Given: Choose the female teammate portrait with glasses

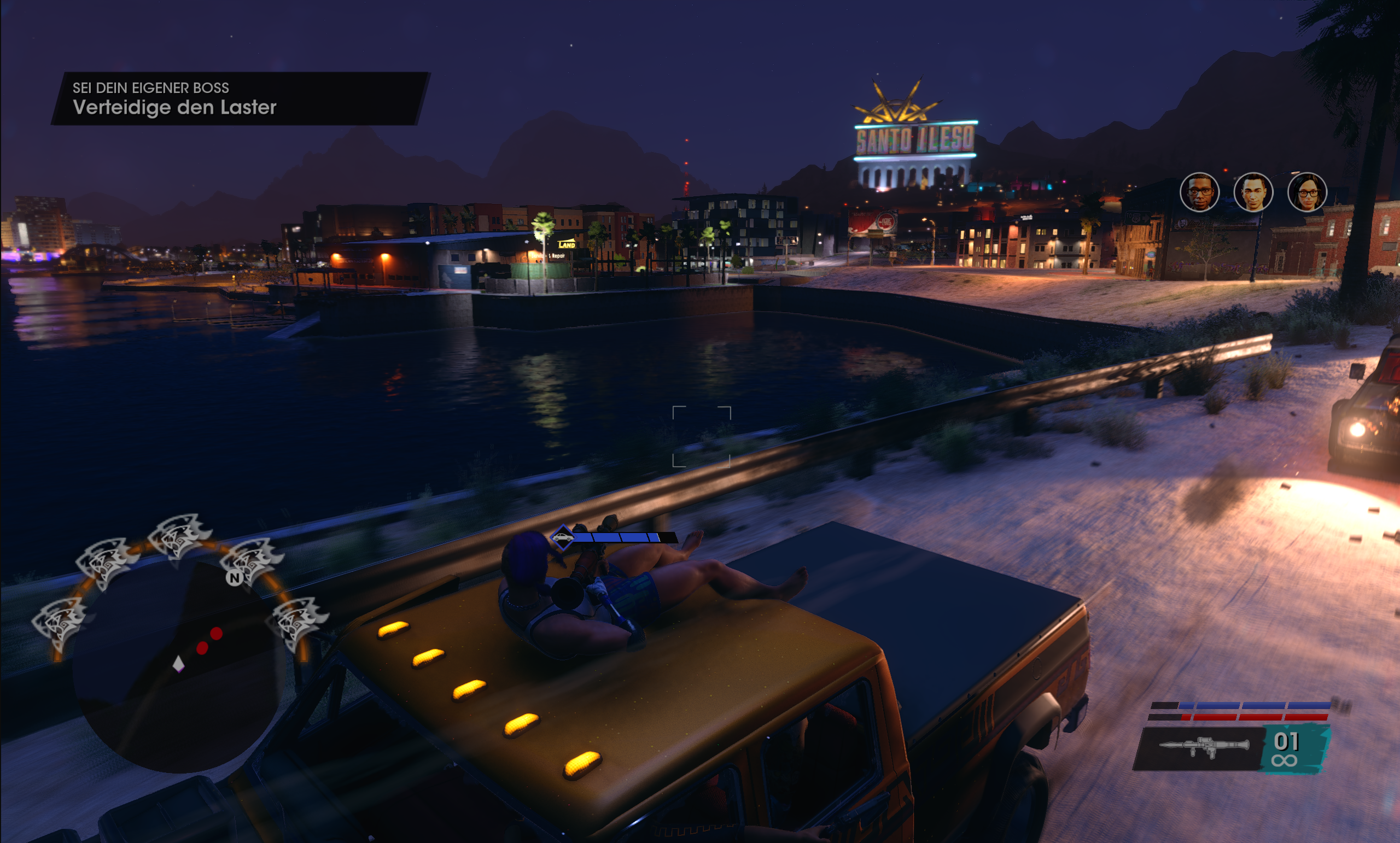Looking at the screenshot, I should point(1307,192).
